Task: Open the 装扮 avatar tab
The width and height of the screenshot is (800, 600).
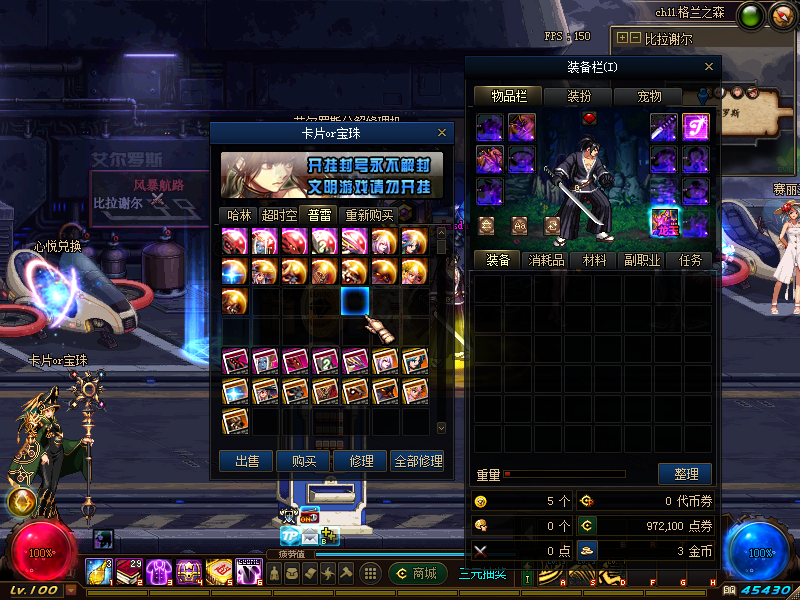Action: point(579,97)
